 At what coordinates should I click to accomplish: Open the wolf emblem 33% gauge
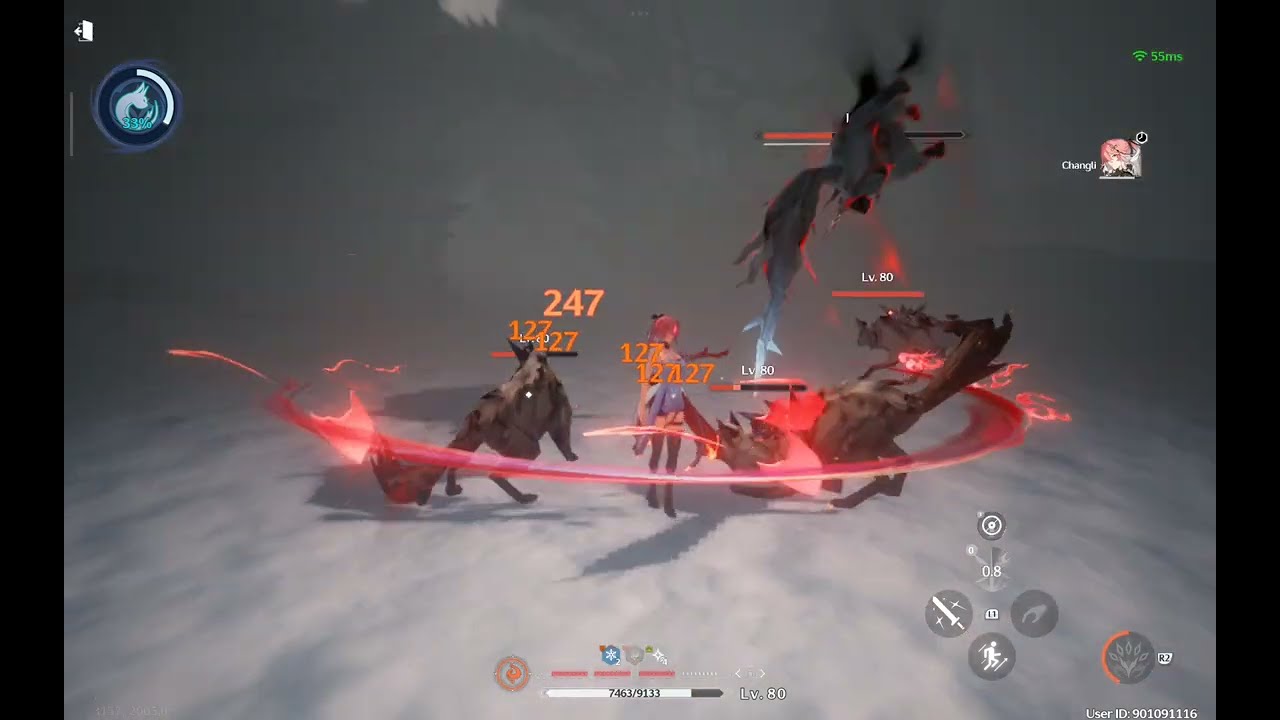pyautogui.click(x=136, y=107)
